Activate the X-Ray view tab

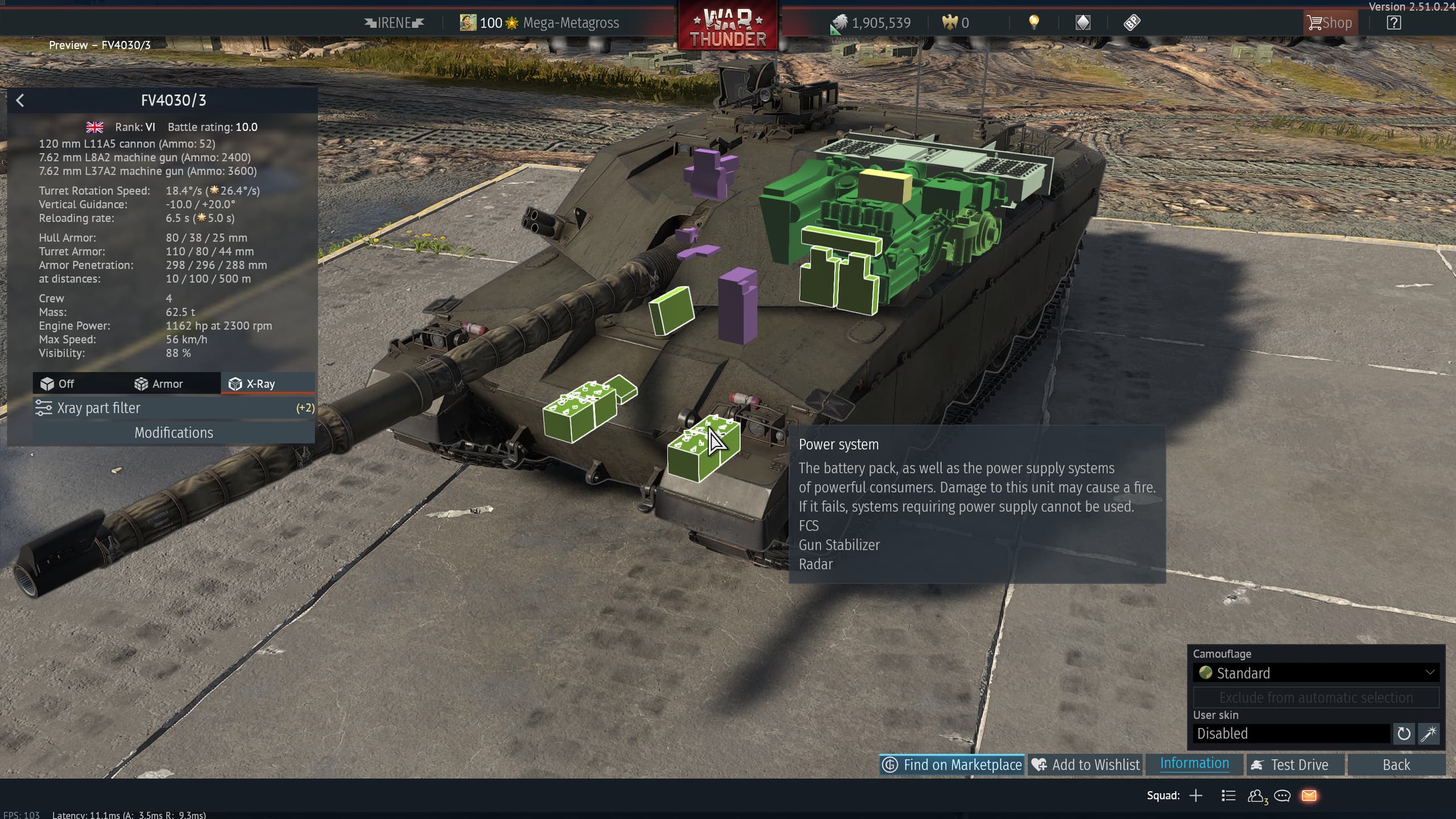[x=252, y=384]
